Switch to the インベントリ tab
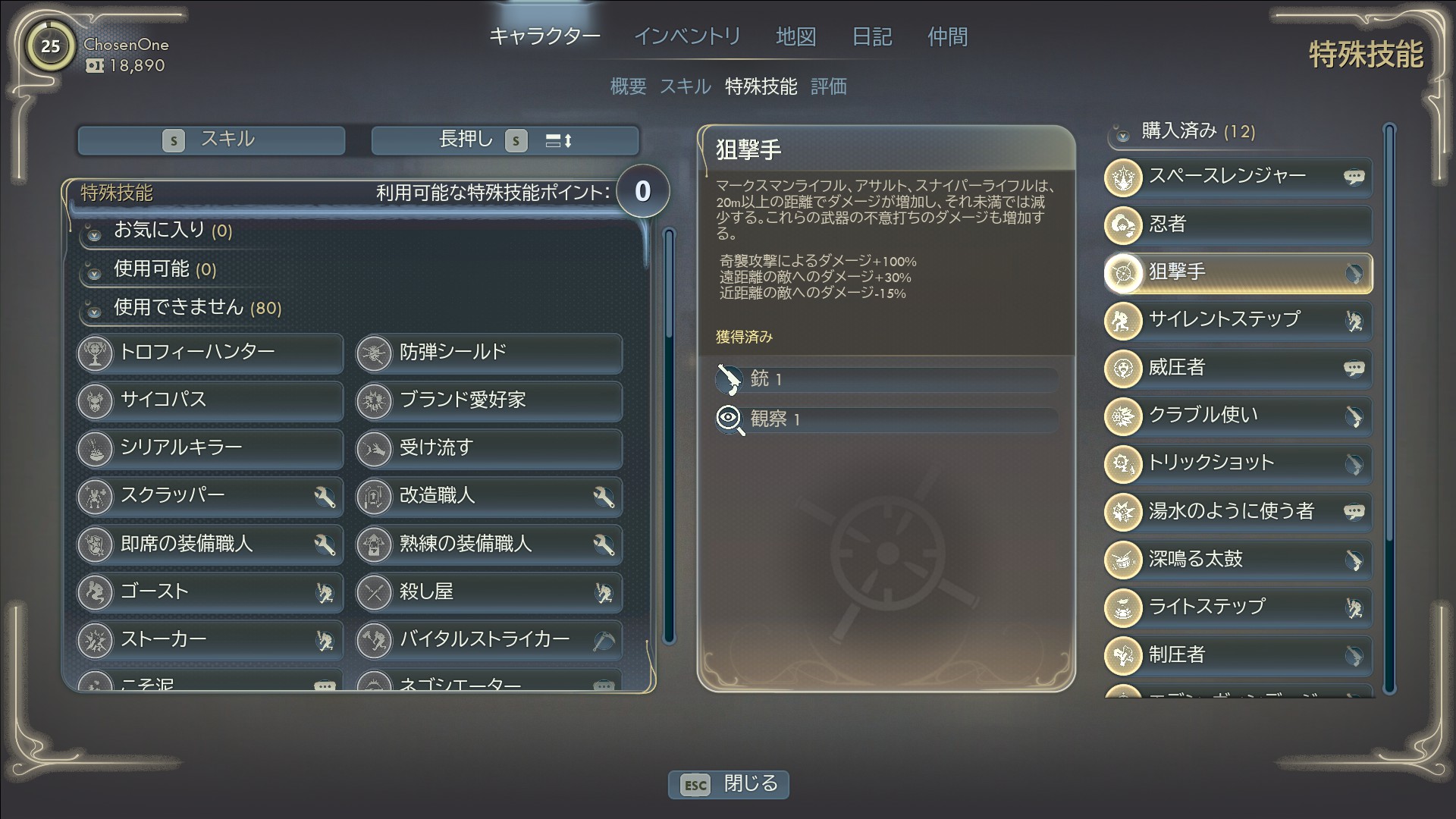 click(687, 36)
